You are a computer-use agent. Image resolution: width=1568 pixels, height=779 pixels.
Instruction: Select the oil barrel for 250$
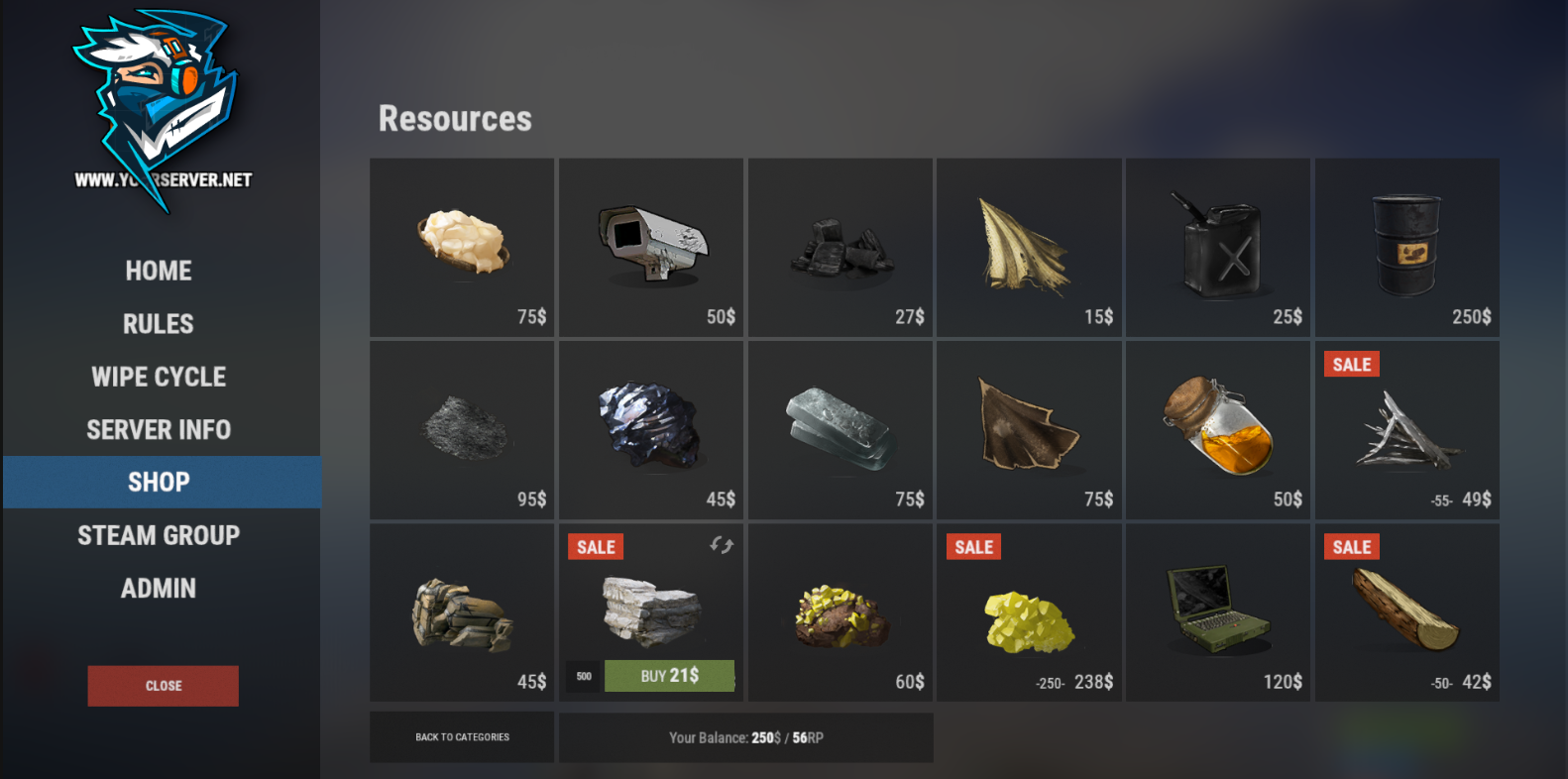pos(1406,248)
